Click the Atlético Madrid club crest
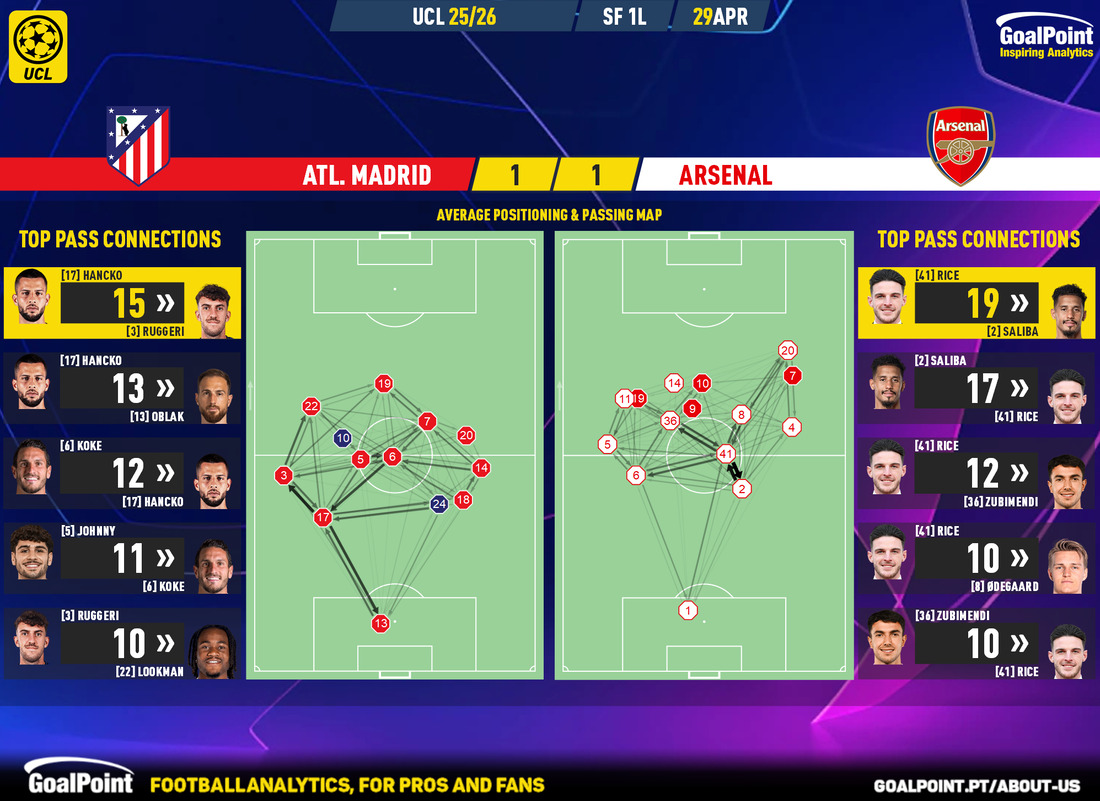This screenshot has height=801, width=1100. (138, 146)
